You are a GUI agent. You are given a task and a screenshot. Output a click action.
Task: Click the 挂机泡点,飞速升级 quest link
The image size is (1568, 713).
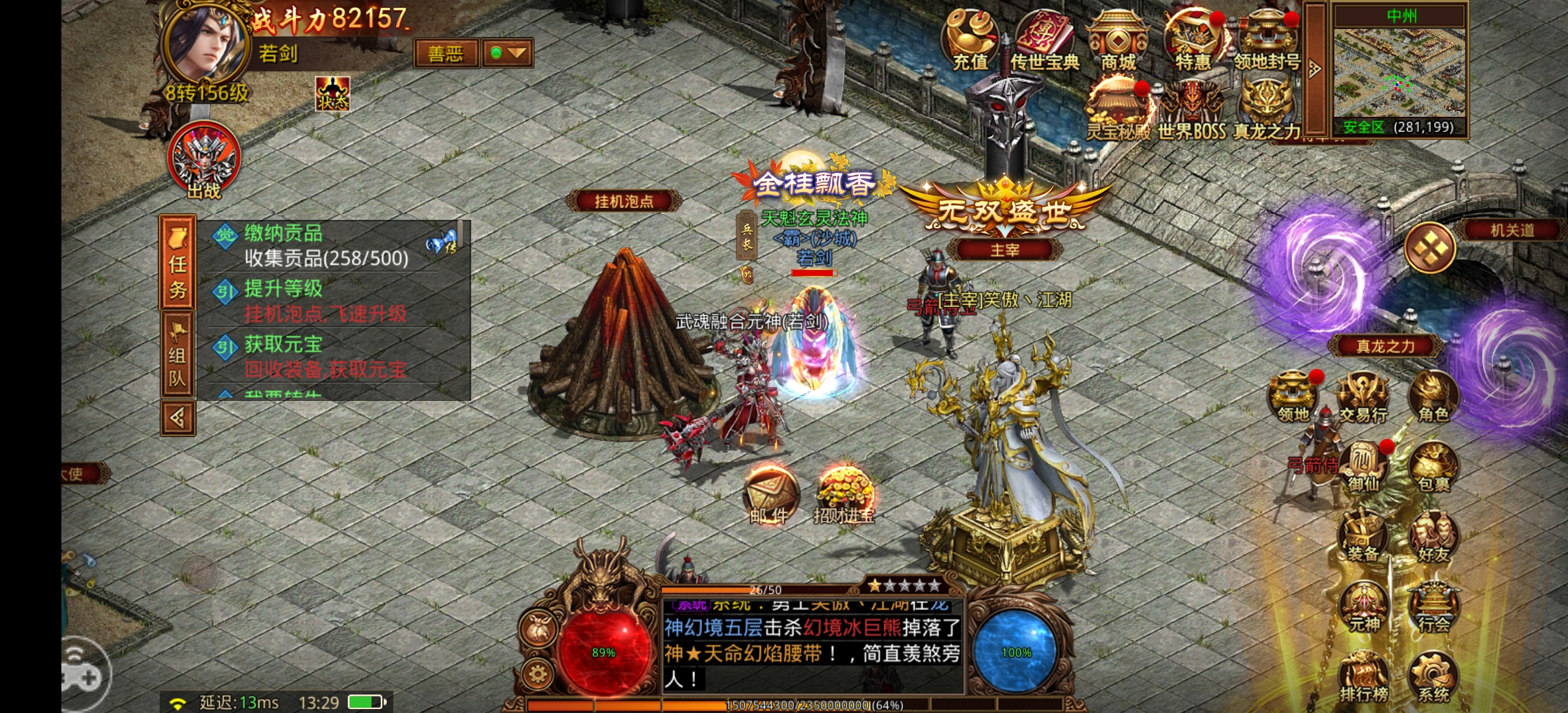(x=325, y=314)
